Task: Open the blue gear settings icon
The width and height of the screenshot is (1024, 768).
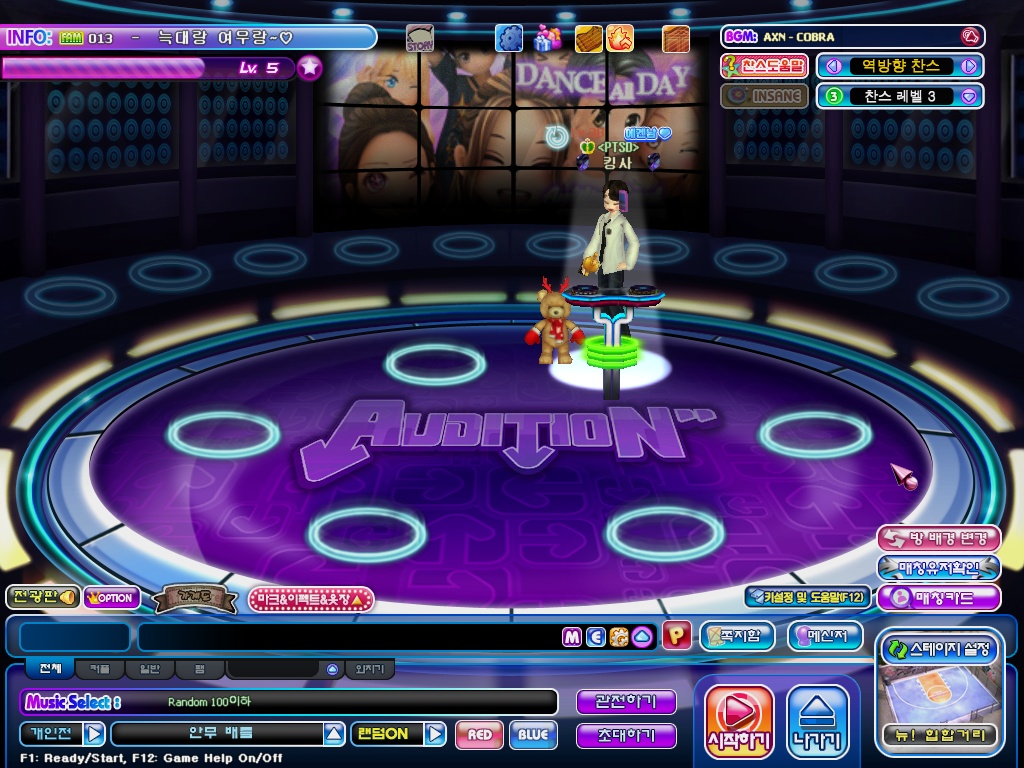Action: click(509, 38)
